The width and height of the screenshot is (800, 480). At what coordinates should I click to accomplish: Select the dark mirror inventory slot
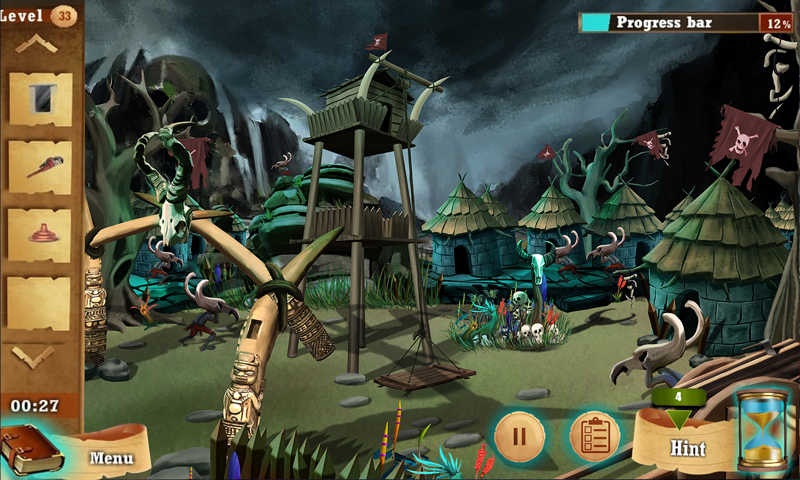tap(40, 98)
